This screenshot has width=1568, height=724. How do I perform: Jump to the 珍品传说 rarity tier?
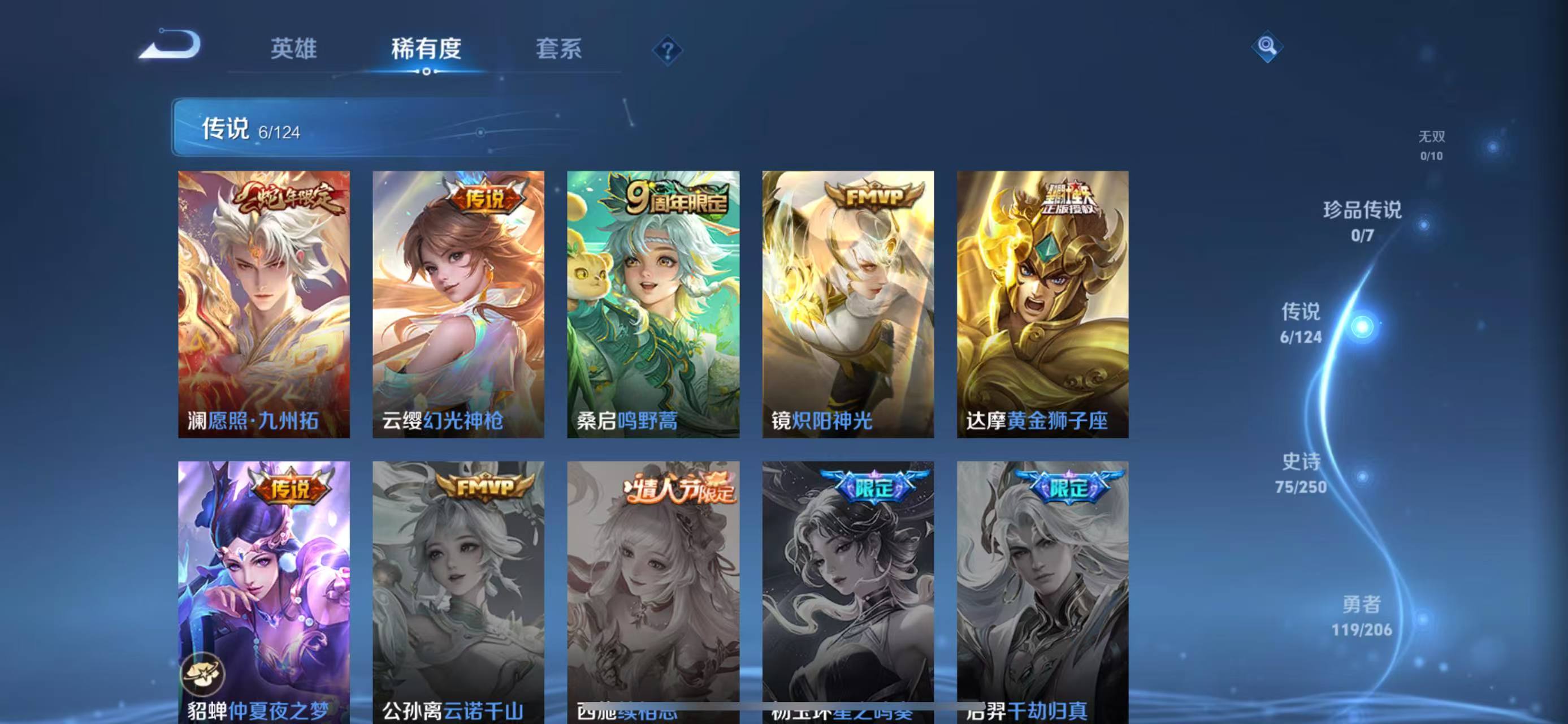(x=1362, y=221)
